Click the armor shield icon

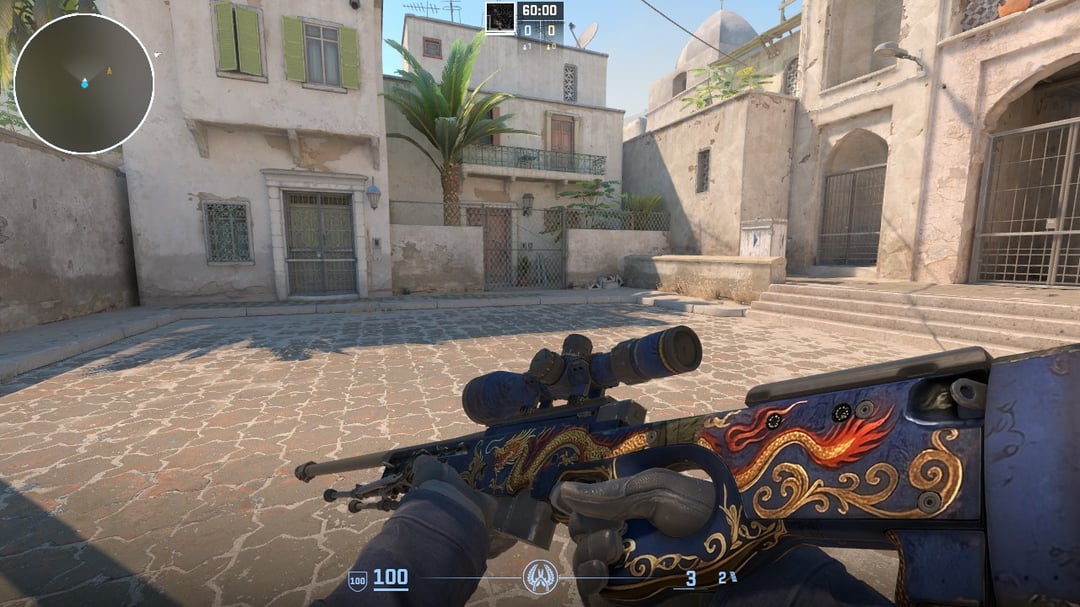(357, 579)
